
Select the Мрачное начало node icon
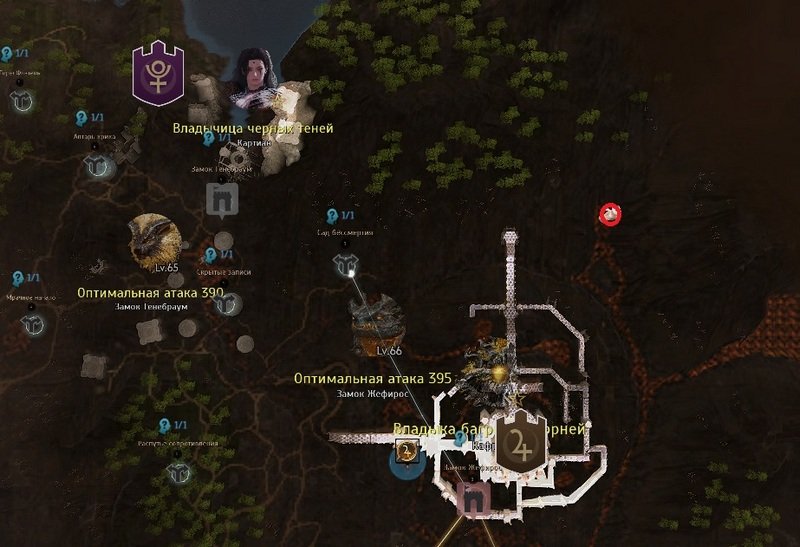point(33,324)
